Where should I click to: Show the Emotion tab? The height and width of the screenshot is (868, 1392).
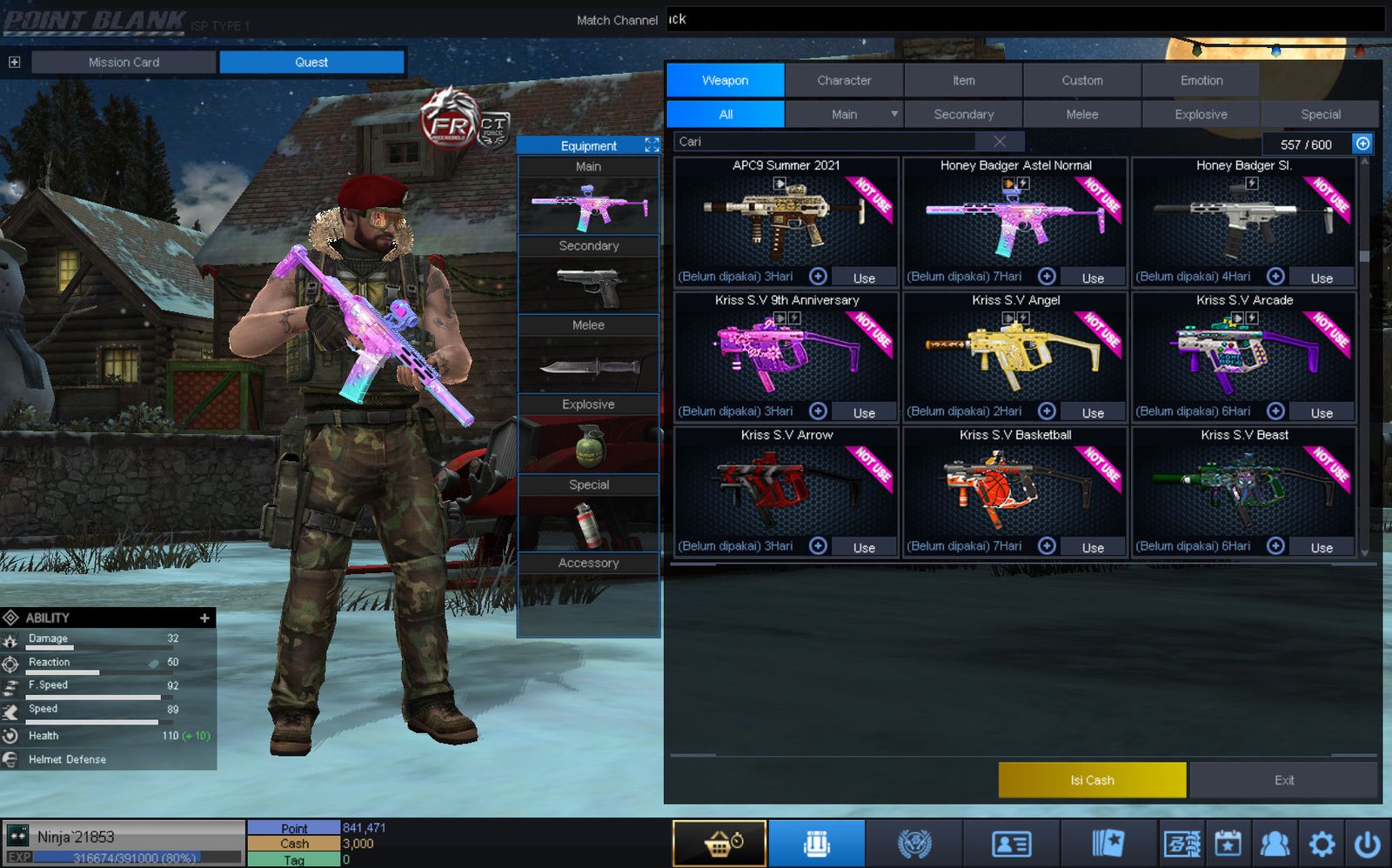tap(1201, 80)
